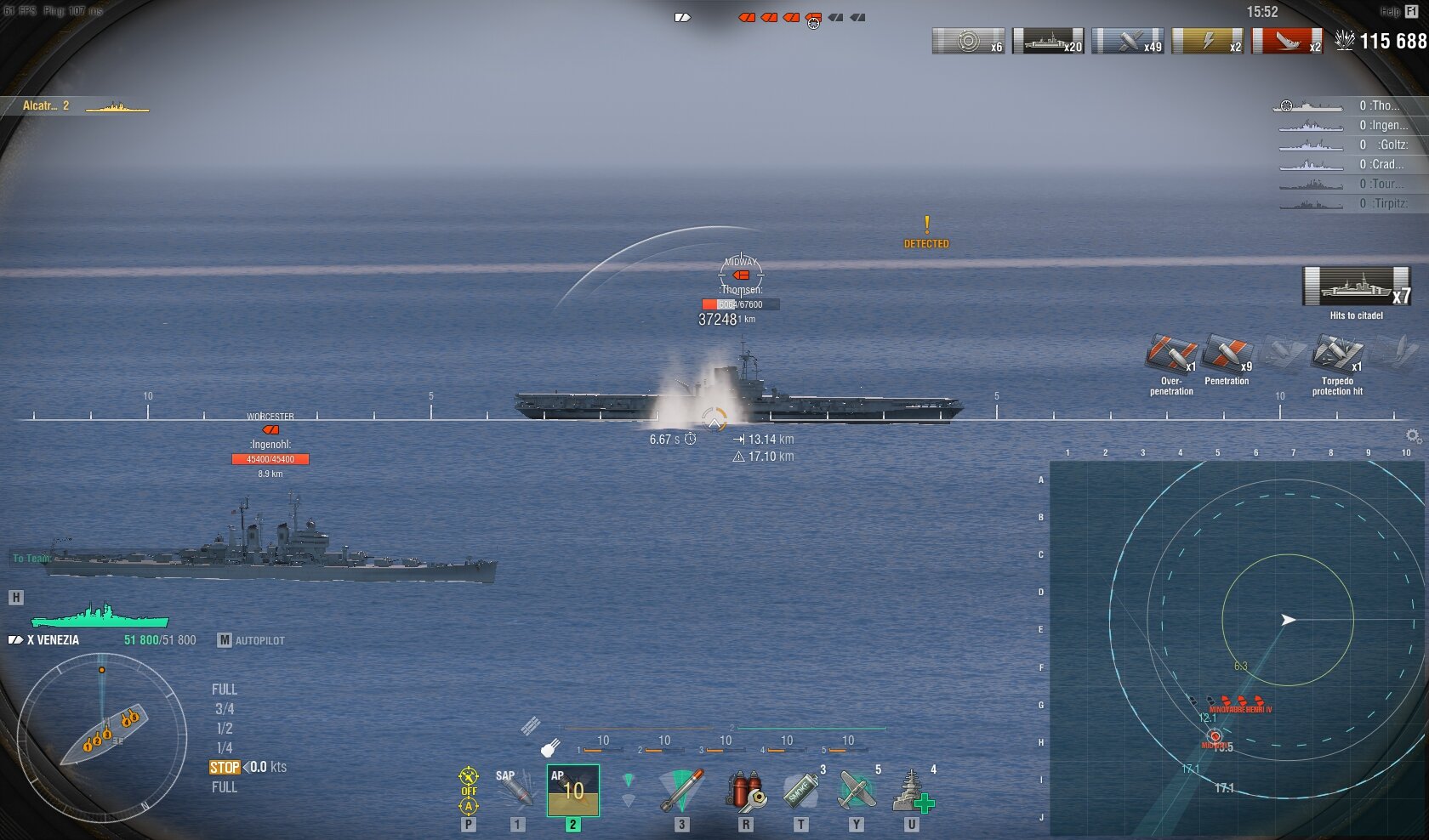1429x840 pixels.
Task: Launch the fighter plane consumable
Action: [856, 791]
